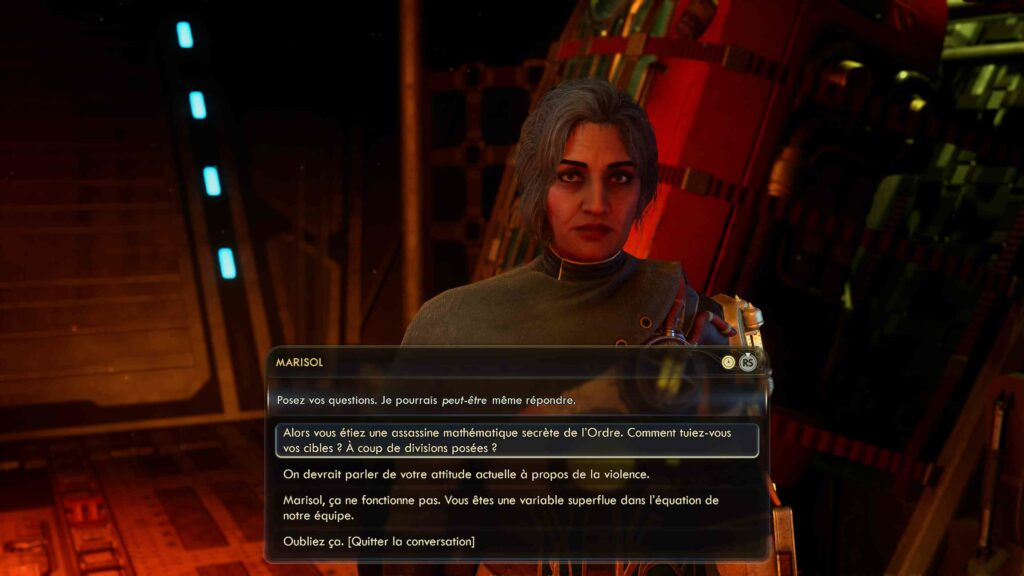Select the reply about Marisol's attitude to violence
The width and height of the screenshot is (1024, 576).
(x=466, y=474)
